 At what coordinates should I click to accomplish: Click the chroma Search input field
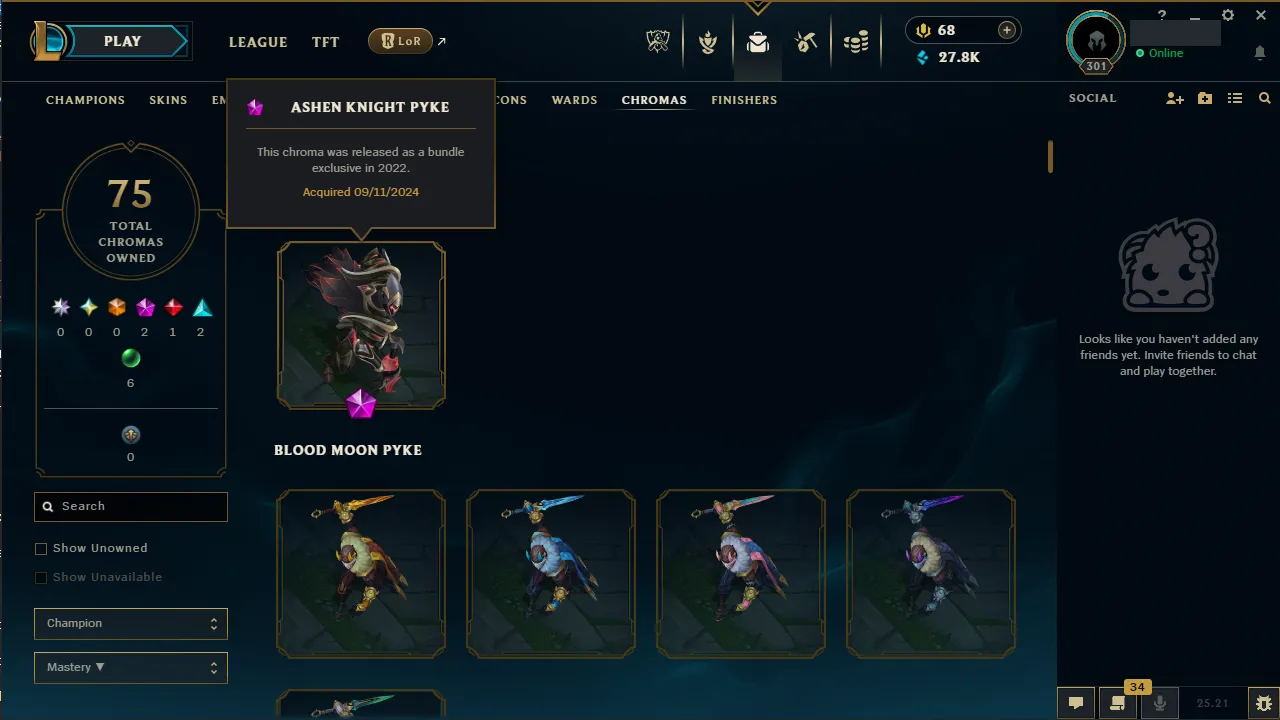130,506
